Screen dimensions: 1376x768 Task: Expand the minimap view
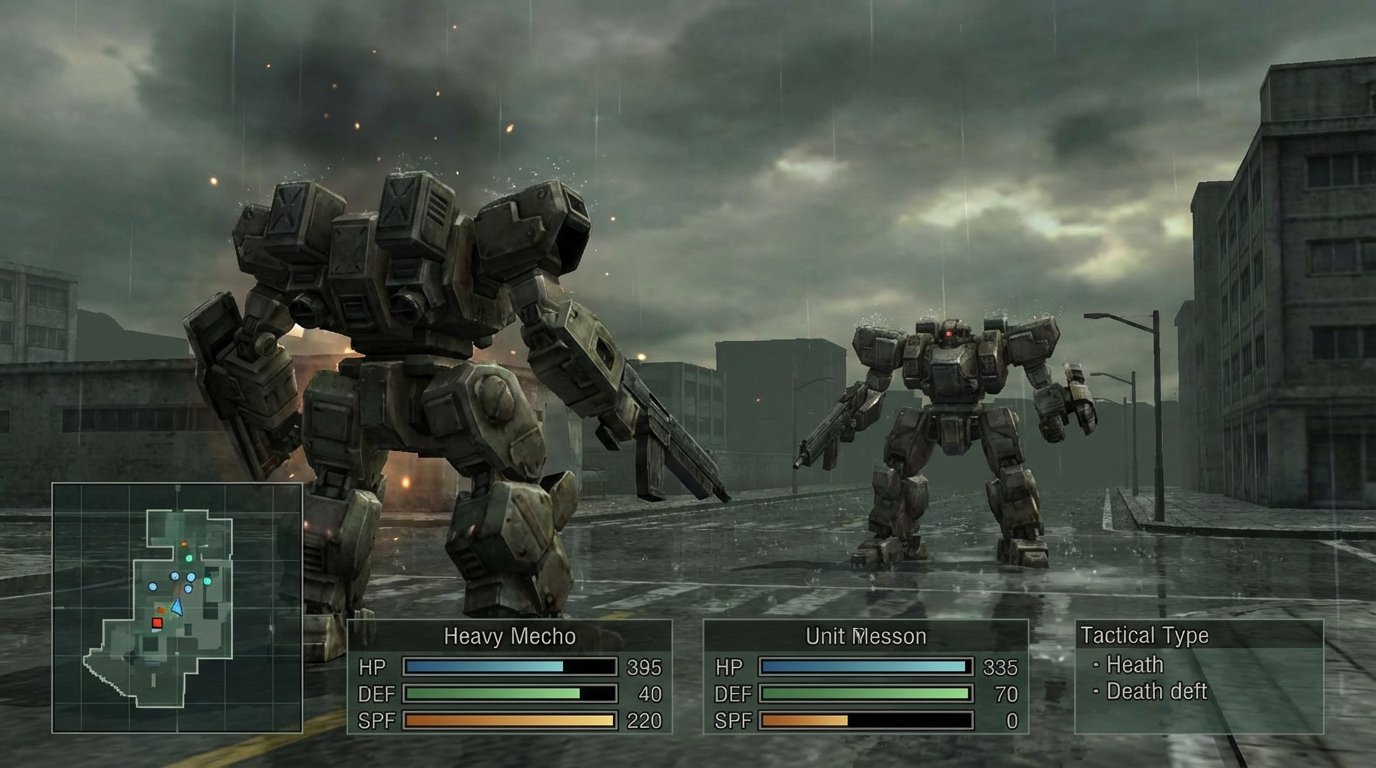175,610
